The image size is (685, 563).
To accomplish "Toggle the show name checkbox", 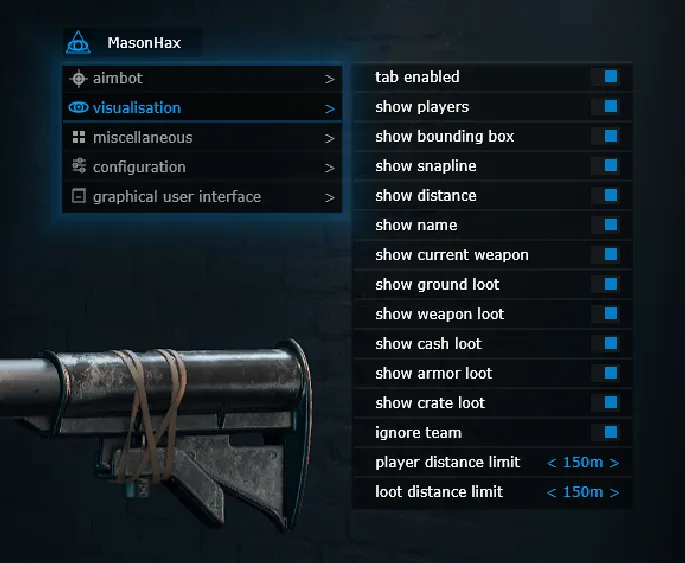I will [611, 225].
